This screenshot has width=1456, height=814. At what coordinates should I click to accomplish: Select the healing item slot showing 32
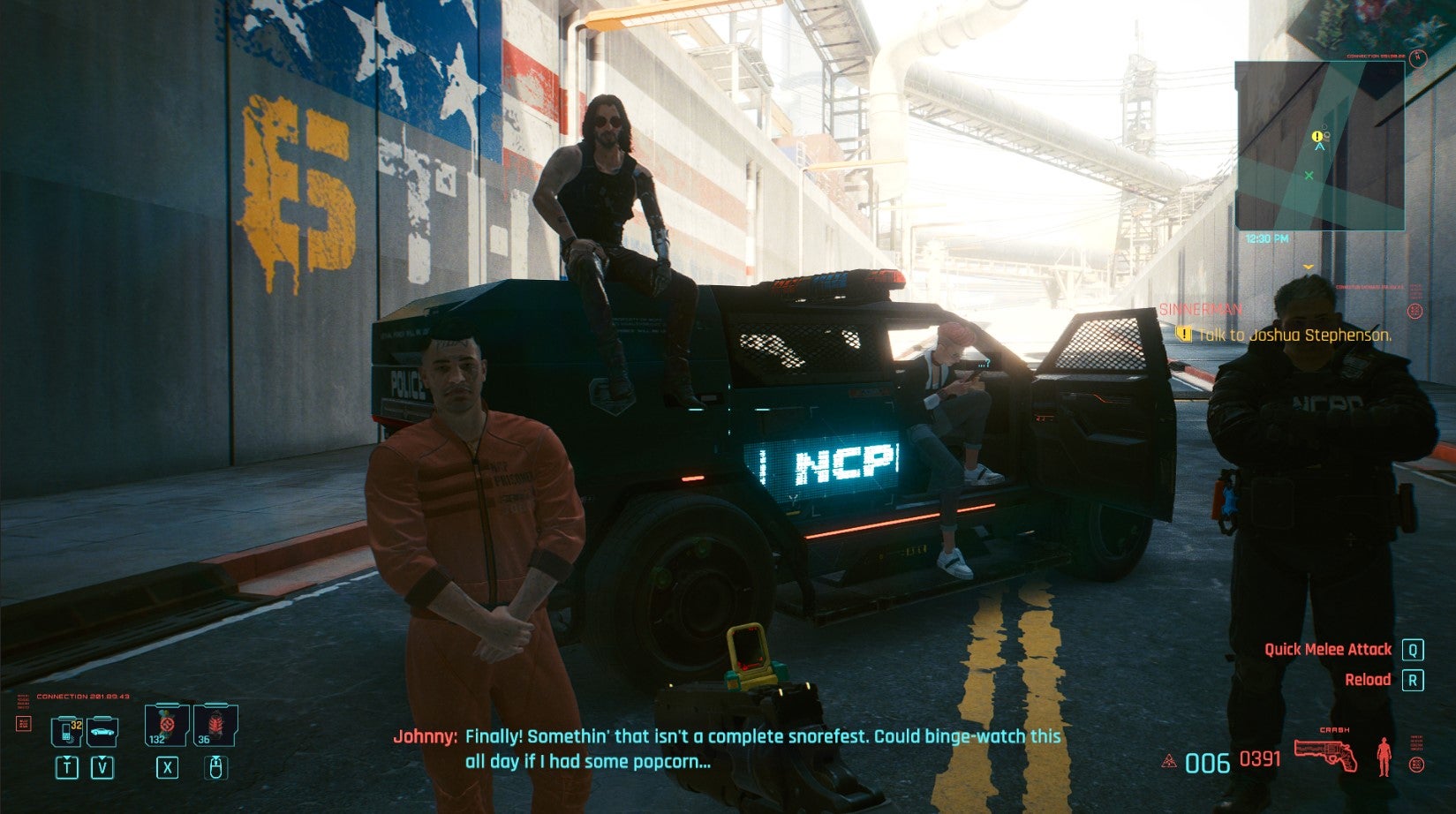point(66,732)
